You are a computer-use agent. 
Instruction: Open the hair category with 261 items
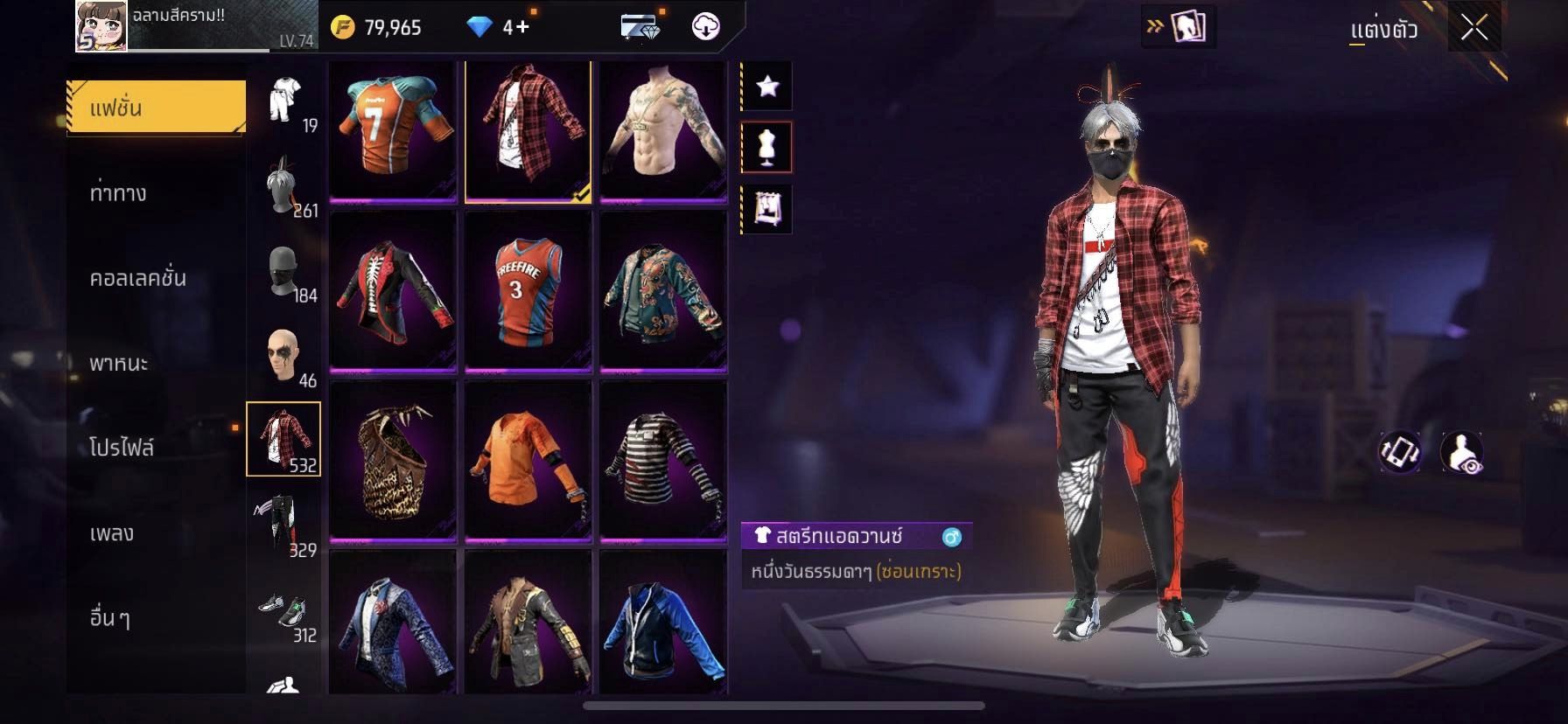283,185
